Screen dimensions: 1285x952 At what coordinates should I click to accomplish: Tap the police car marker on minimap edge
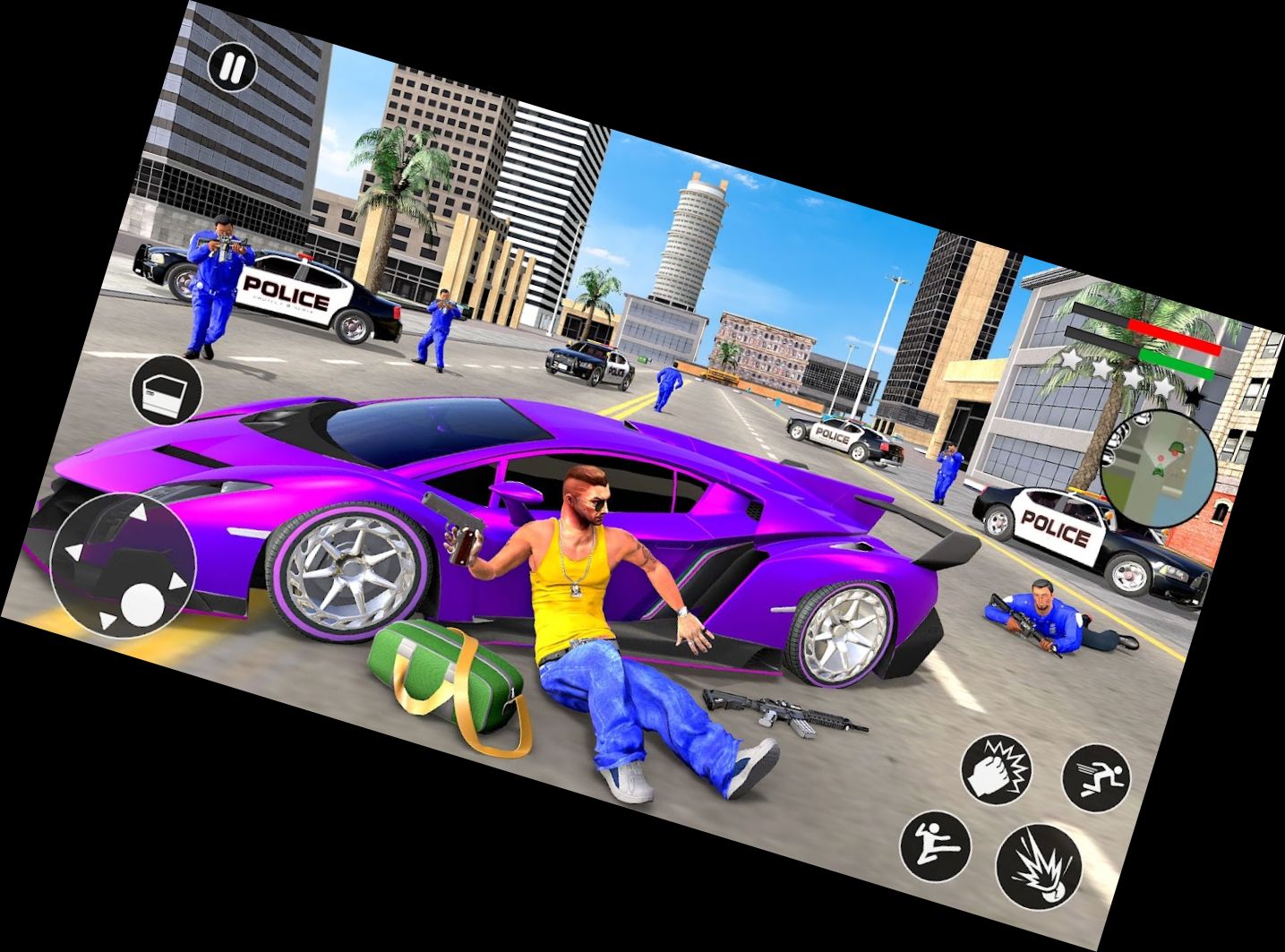(x=1143, y=419)
